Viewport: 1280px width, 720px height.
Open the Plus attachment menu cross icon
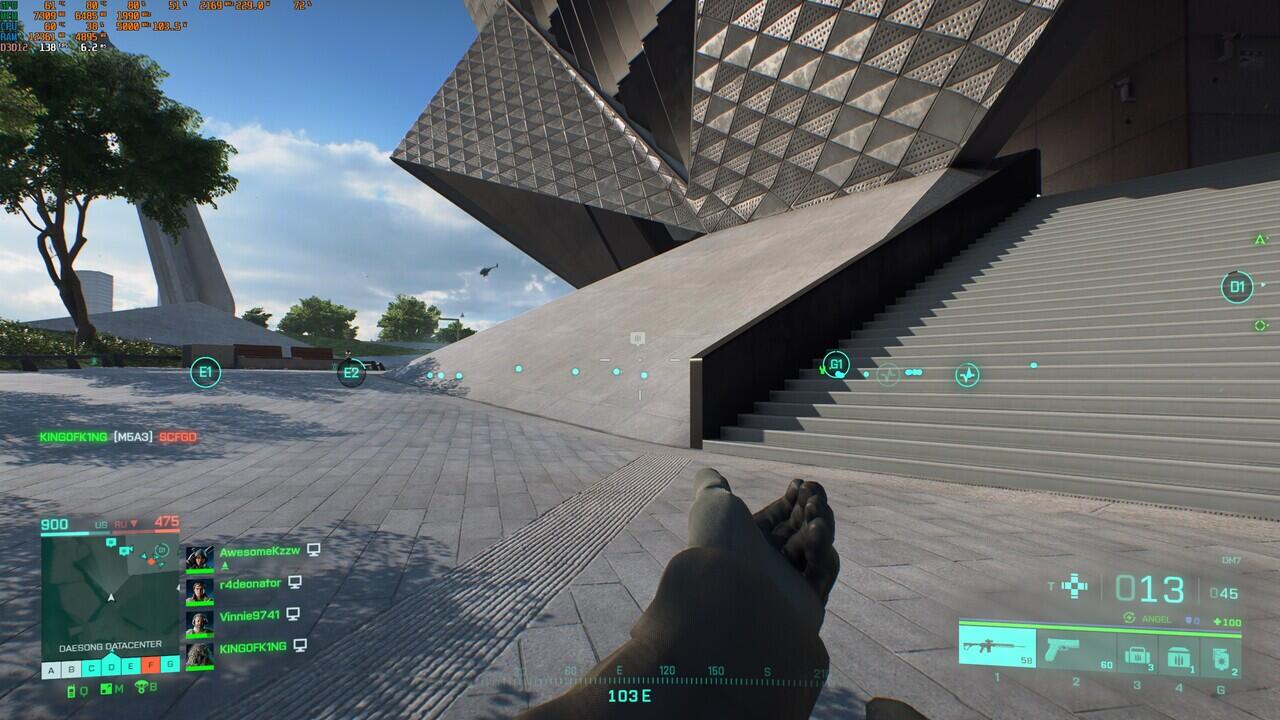pos(1075,586)
